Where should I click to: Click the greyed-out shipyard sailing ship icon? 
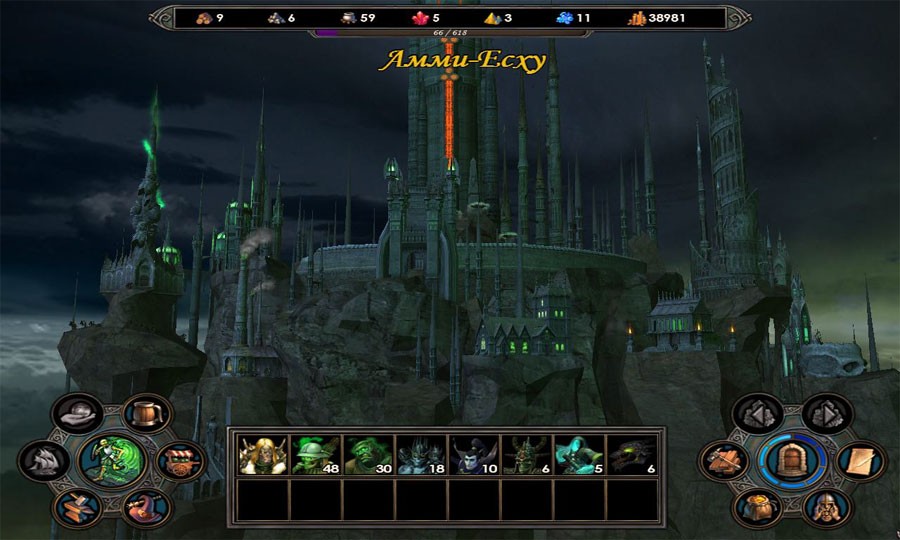[44, 460]
